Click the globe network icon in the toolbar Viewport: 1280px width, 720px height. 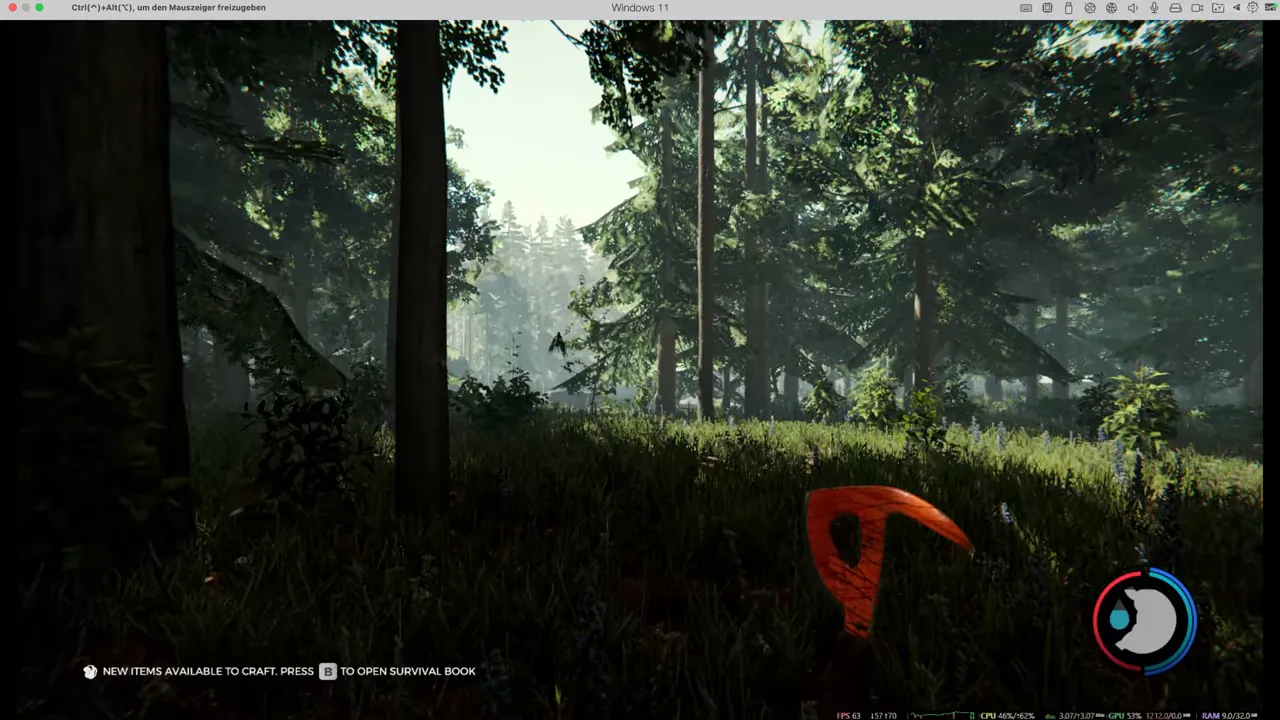pyautogui.click(x=1110, y=8)
